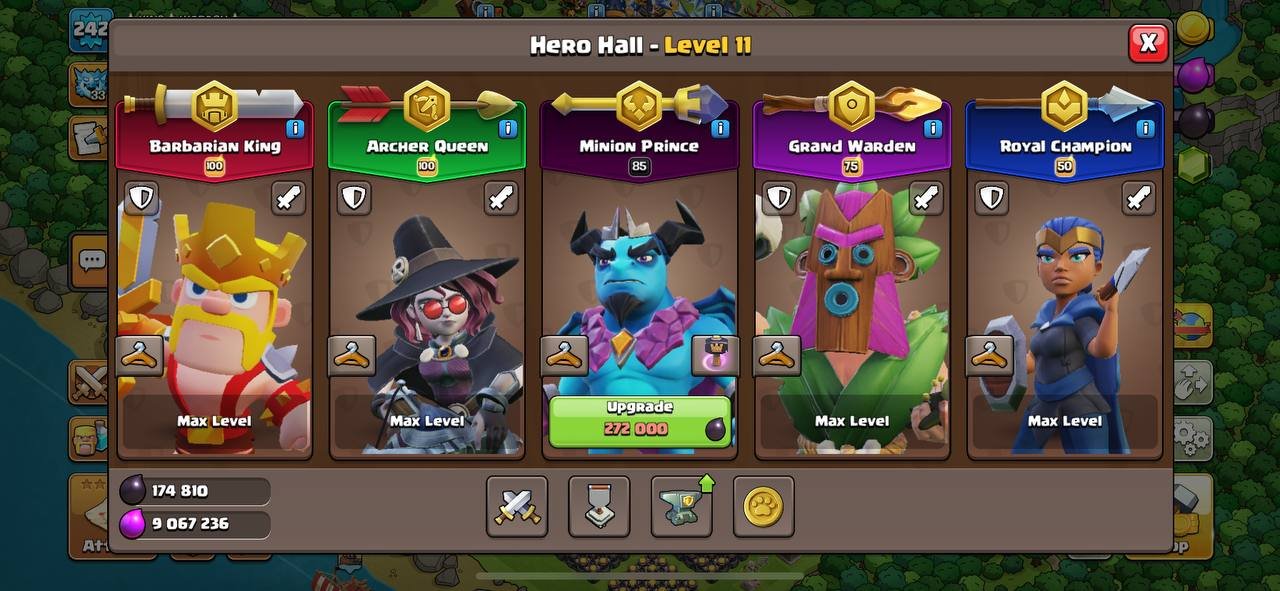This screenshot has height=591, width=1280.
Task: Open Archer Queen info button
Action: coord(507,129)
